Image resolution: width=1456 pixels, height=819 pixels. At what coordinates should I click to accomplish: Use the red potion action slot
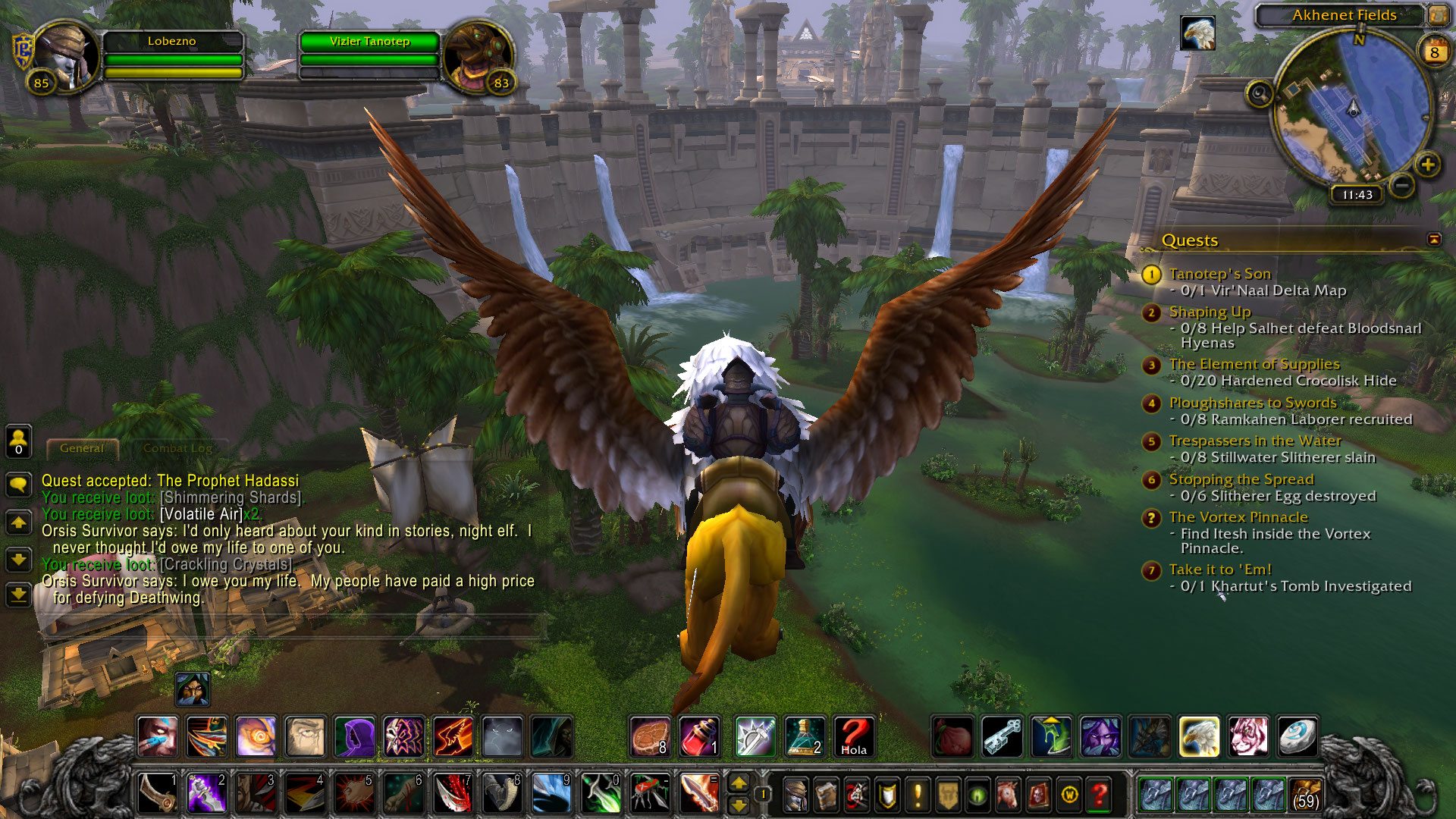coord(698,736)
